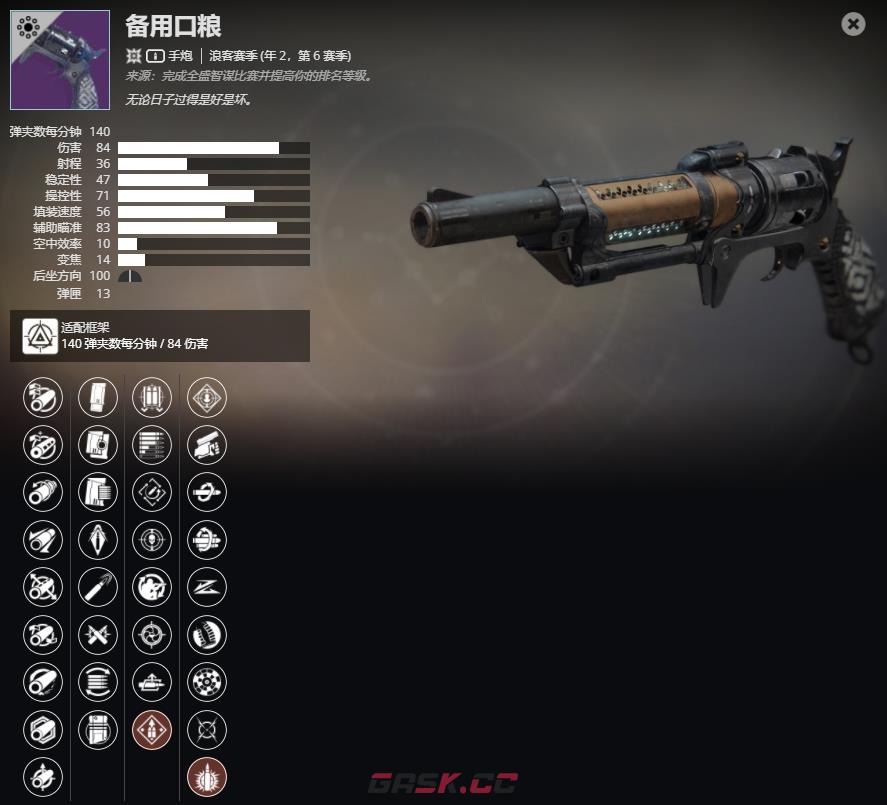This screenshot has height=805, width=887.
Task: Select the stacked bullets with cycling arrows perk
Action: pos(98,682)
